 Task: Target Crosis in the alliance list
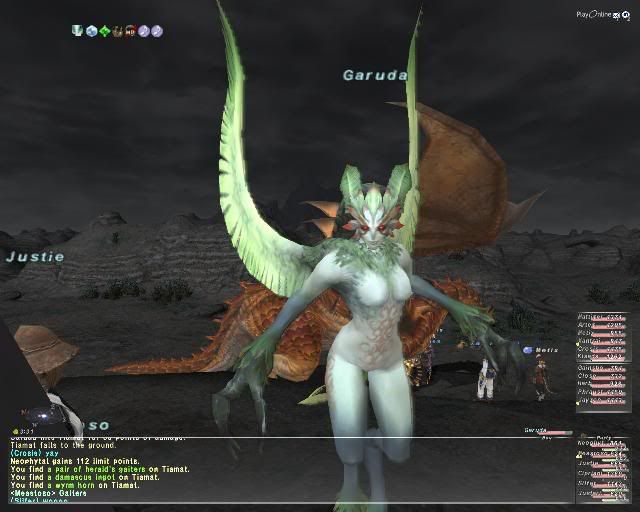[x=590, y=349]
